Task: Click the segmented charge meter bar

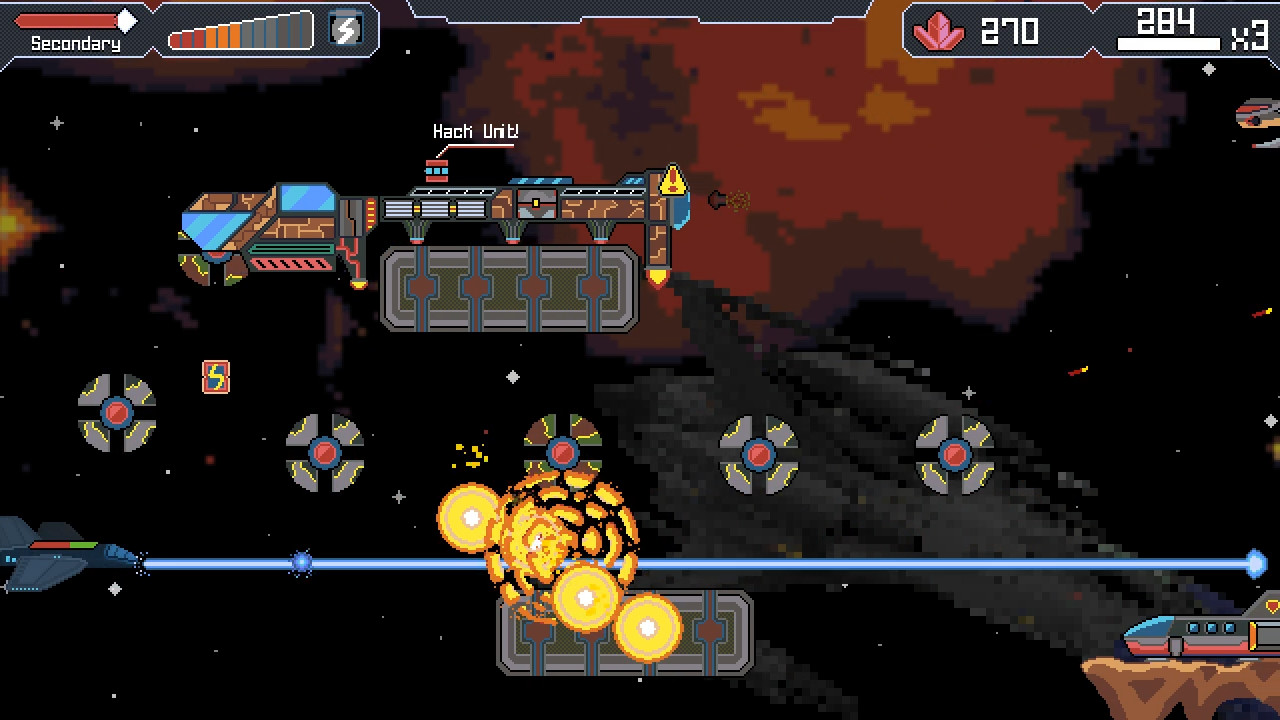Action: point(240,30)
